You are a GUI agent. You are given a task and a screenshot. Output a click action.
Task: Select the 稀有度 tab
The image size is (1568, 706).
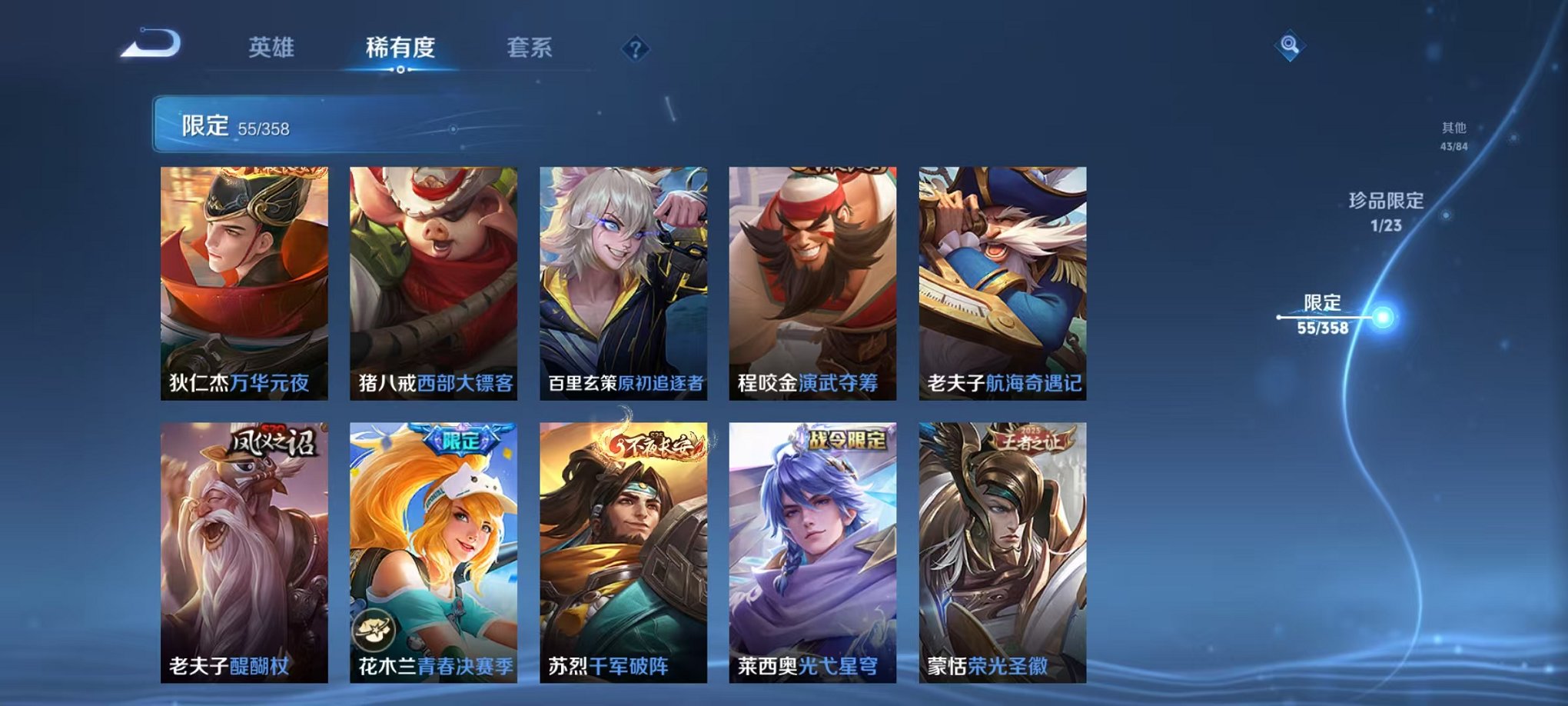pyautogui.click(x=399, y=46)
